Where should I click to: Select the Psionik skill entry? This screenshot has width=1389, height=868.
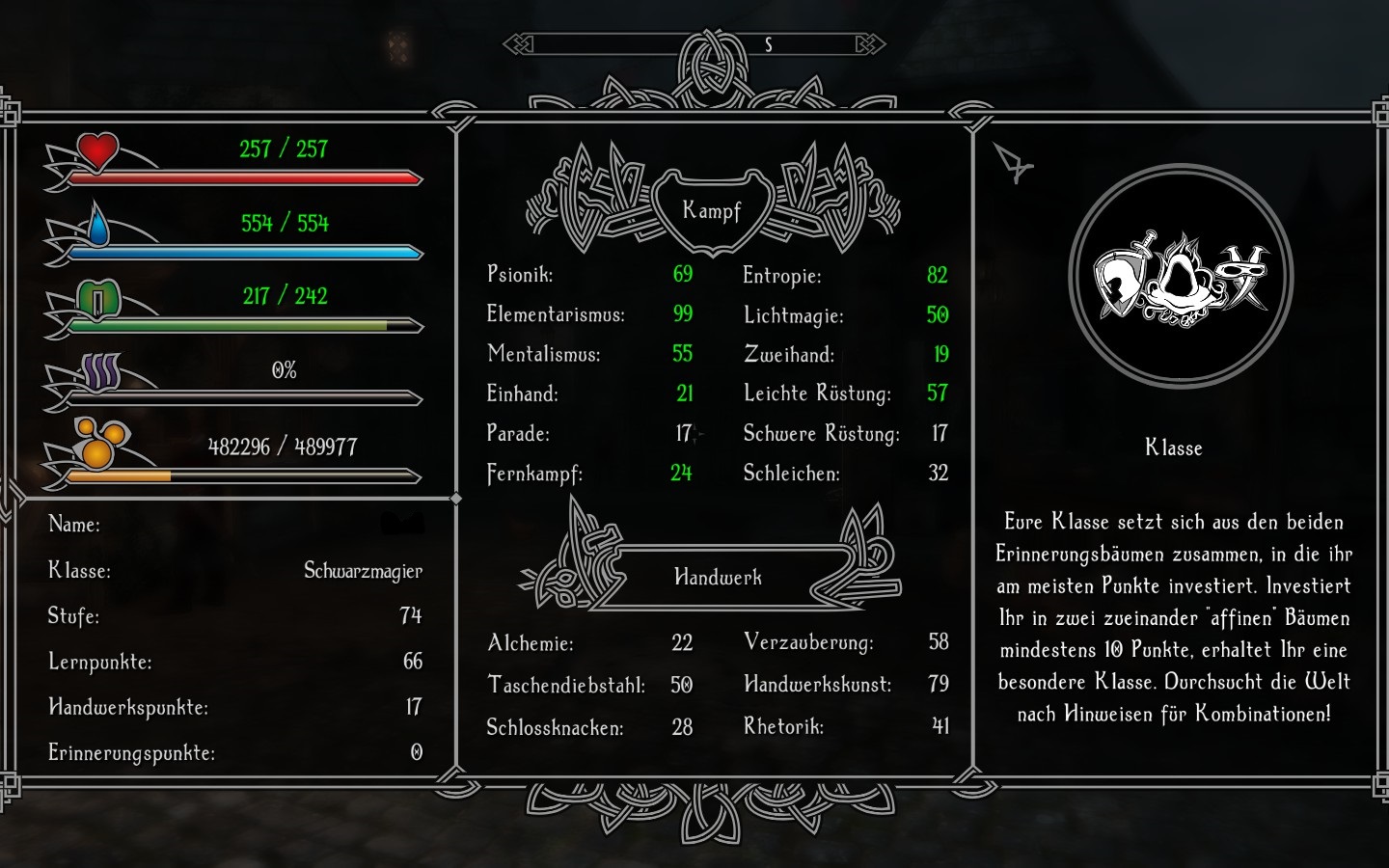click(520, 275)
